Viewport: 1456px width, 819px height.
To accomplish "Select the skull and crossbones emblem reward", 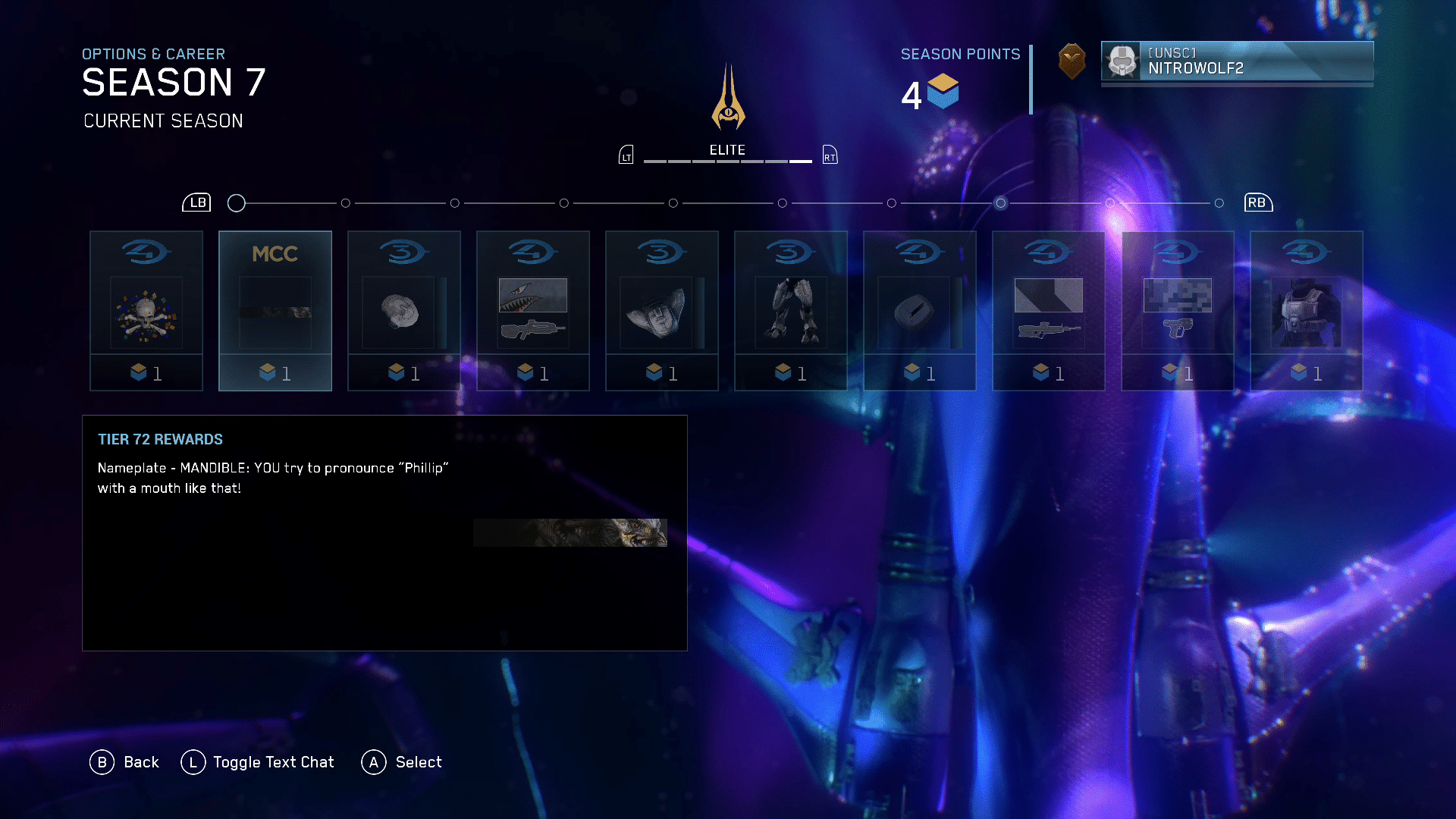I will [146, 311].
